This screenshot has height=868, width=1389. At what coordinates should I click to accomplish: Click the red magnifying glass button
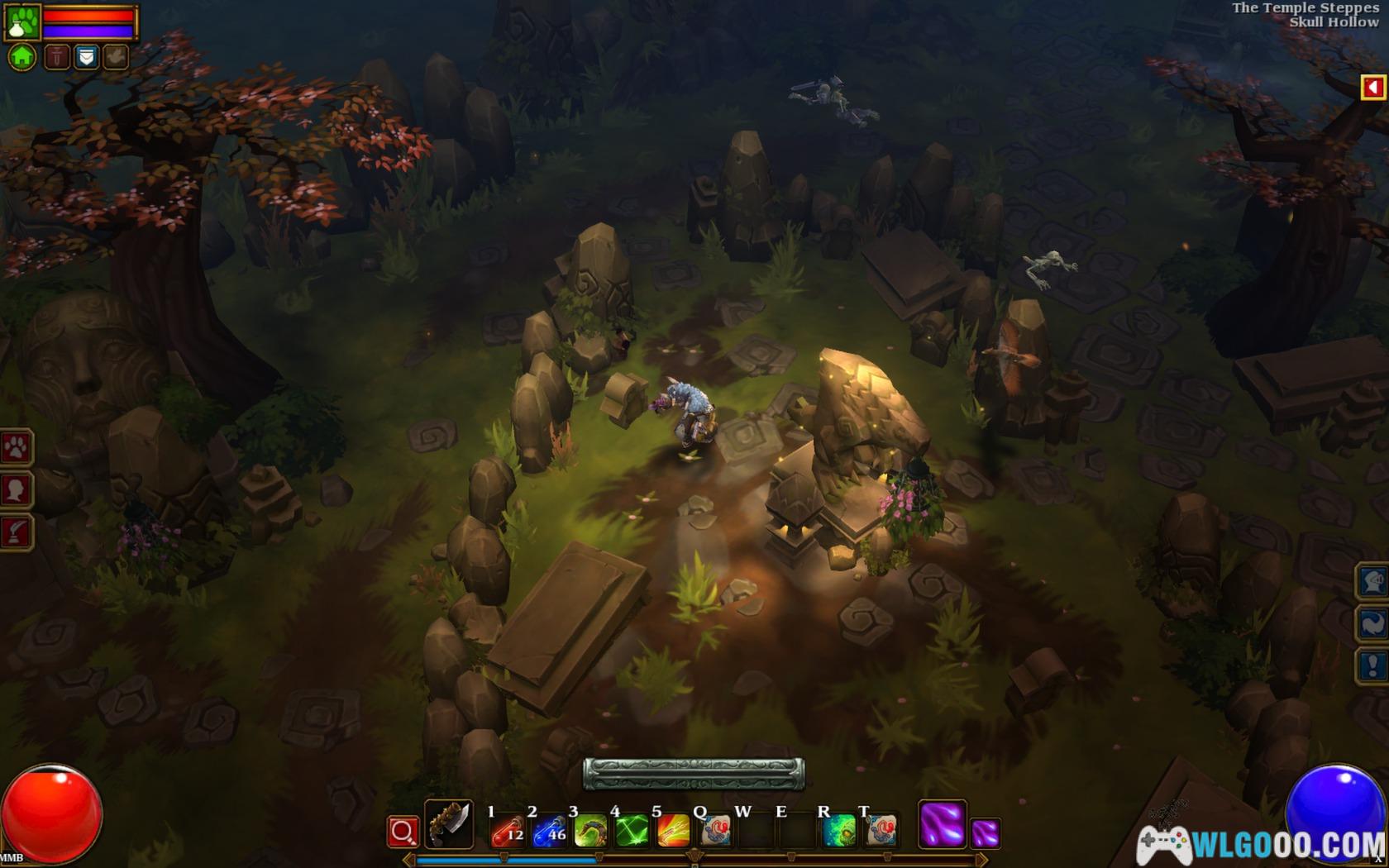pyautogui.click(x=403, y=832)
